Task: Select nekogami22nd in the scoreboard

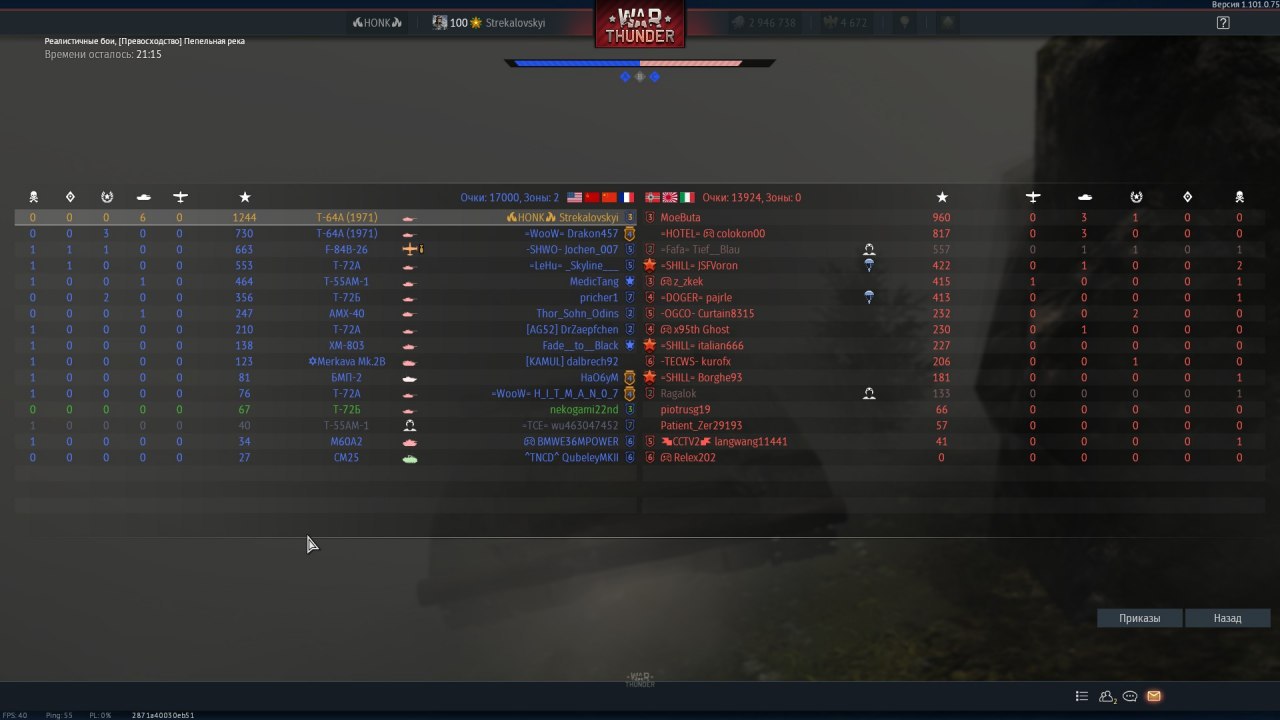Action: click(584, 409)
